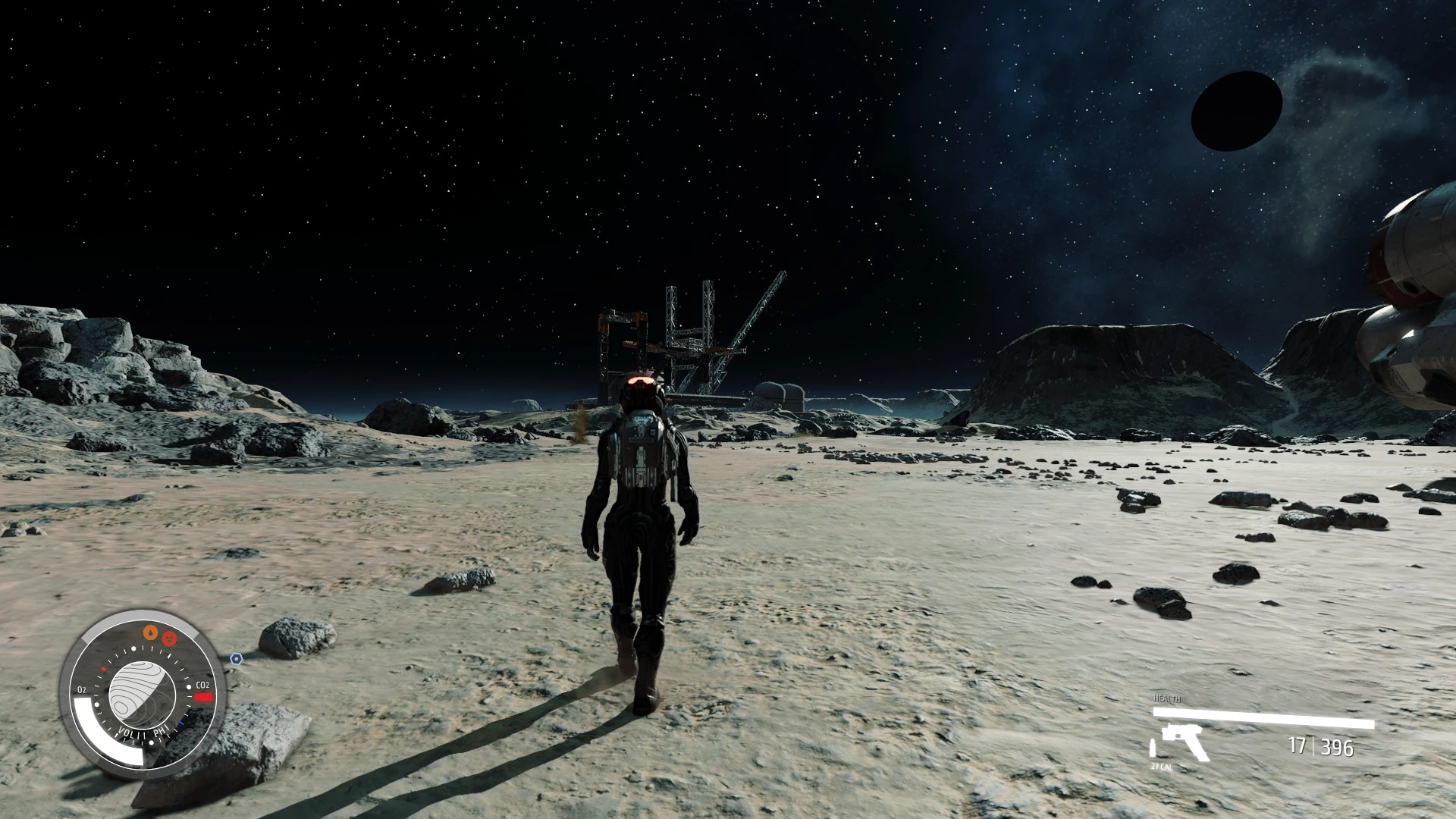Select the orange droplet status effect icon
1456x819 pixels.
pyautogui.click(x=152, y=632)
